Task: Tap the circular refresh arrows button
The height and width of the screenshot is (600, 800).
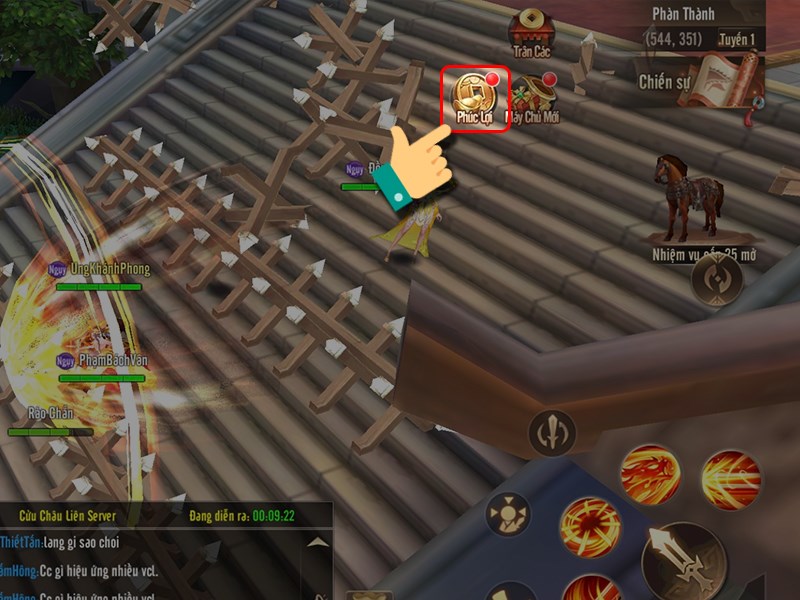Action: pyautogui.click(x=717, y=279)
